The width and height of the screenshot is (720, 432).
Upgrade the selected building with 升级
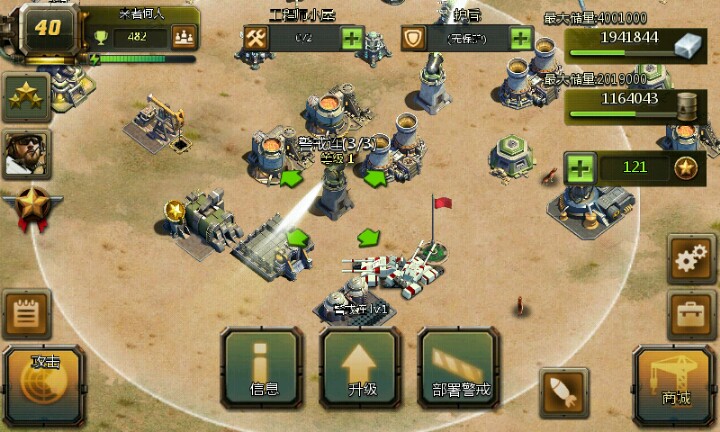coord(361,366)
